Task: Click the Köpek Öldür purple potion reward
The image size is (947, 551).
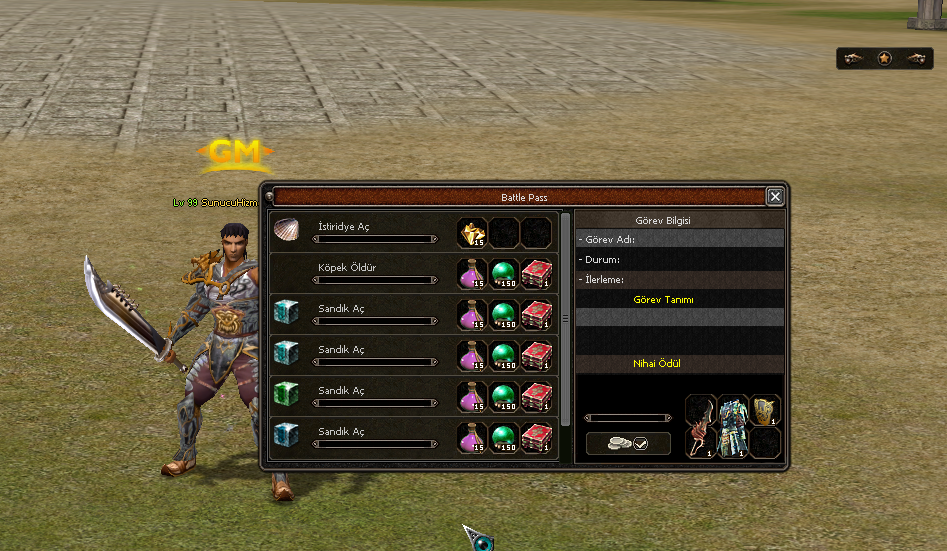Action: tap(472, 273)
